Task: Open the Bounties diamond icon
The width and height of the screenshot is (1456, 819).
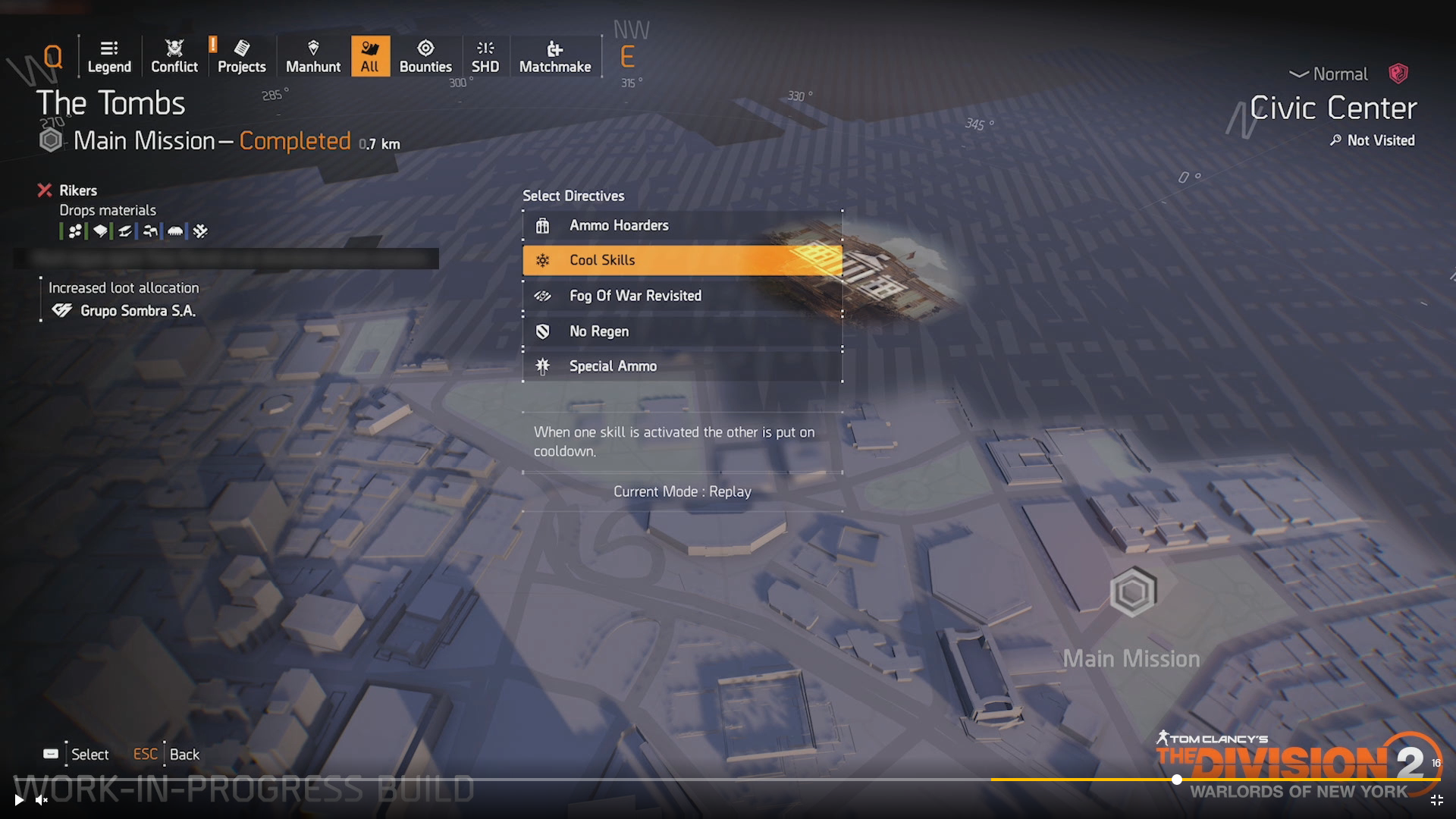Action: tap(426, 47)
